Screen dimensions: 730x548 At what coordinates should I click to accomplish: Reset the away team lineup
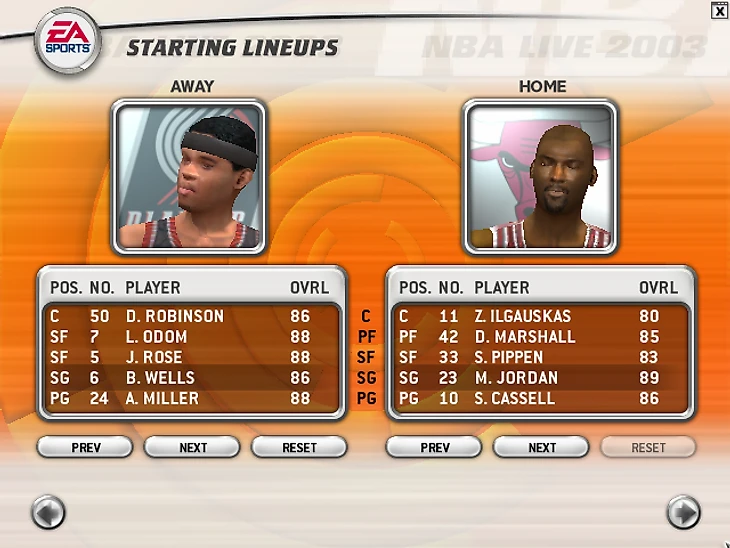299,447
